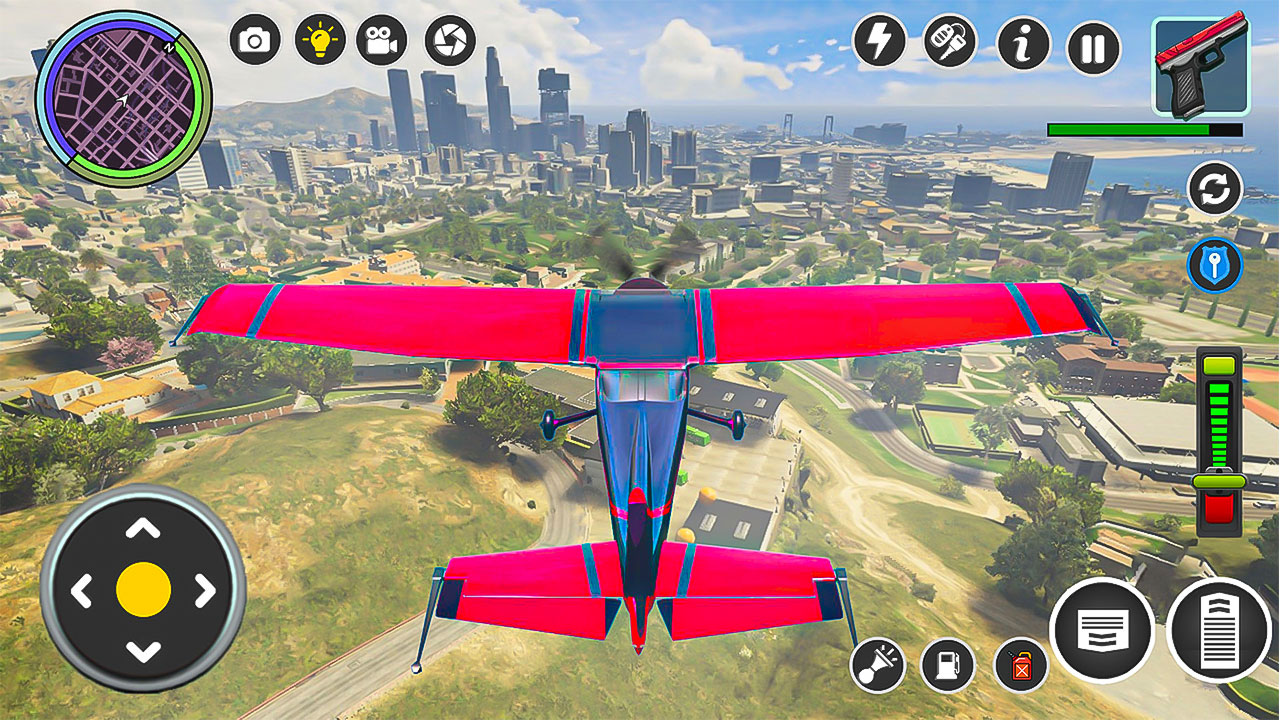Image resolution: width=1280 pixels, height=720 pixels.
Task: Hit the wide brake pedal
Action: 1102,630
